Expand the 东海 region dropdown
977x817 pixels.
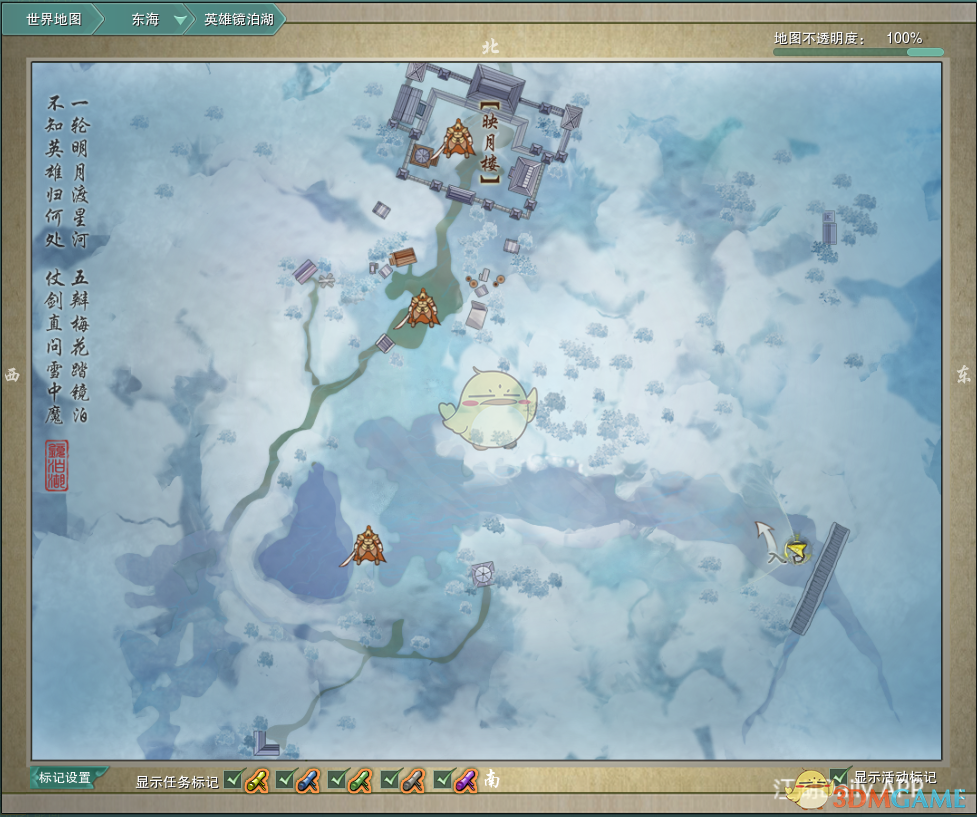pyautogui.click(x=180, y=19)
